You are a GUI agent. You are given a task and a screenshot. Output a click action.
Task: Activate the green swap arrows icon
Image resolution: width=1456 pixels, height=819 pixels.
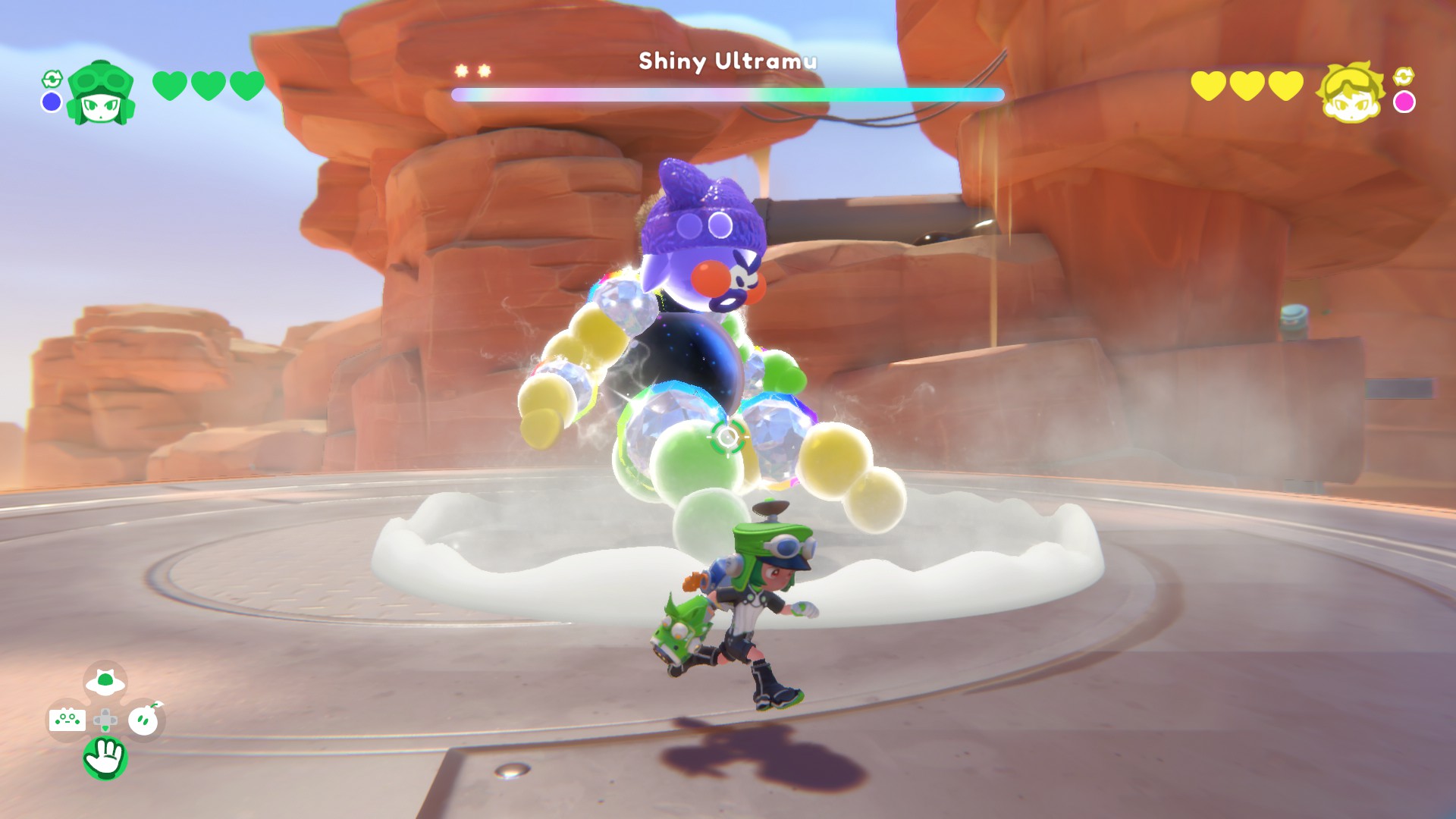52,79
